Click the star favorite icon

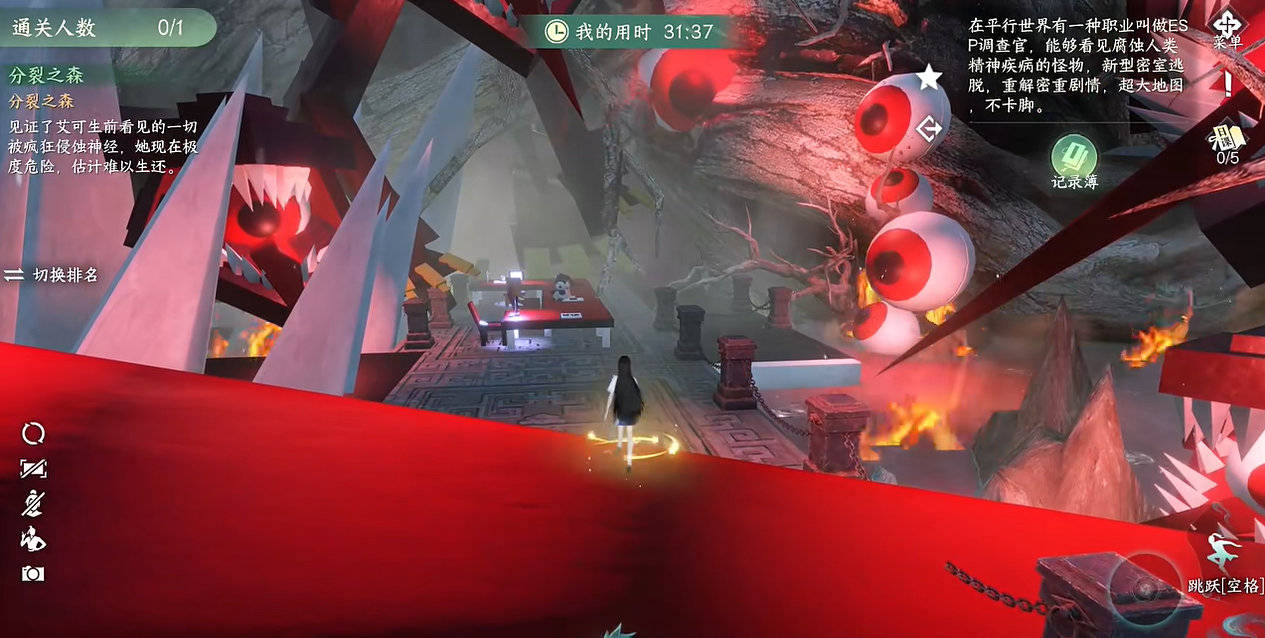929,77
